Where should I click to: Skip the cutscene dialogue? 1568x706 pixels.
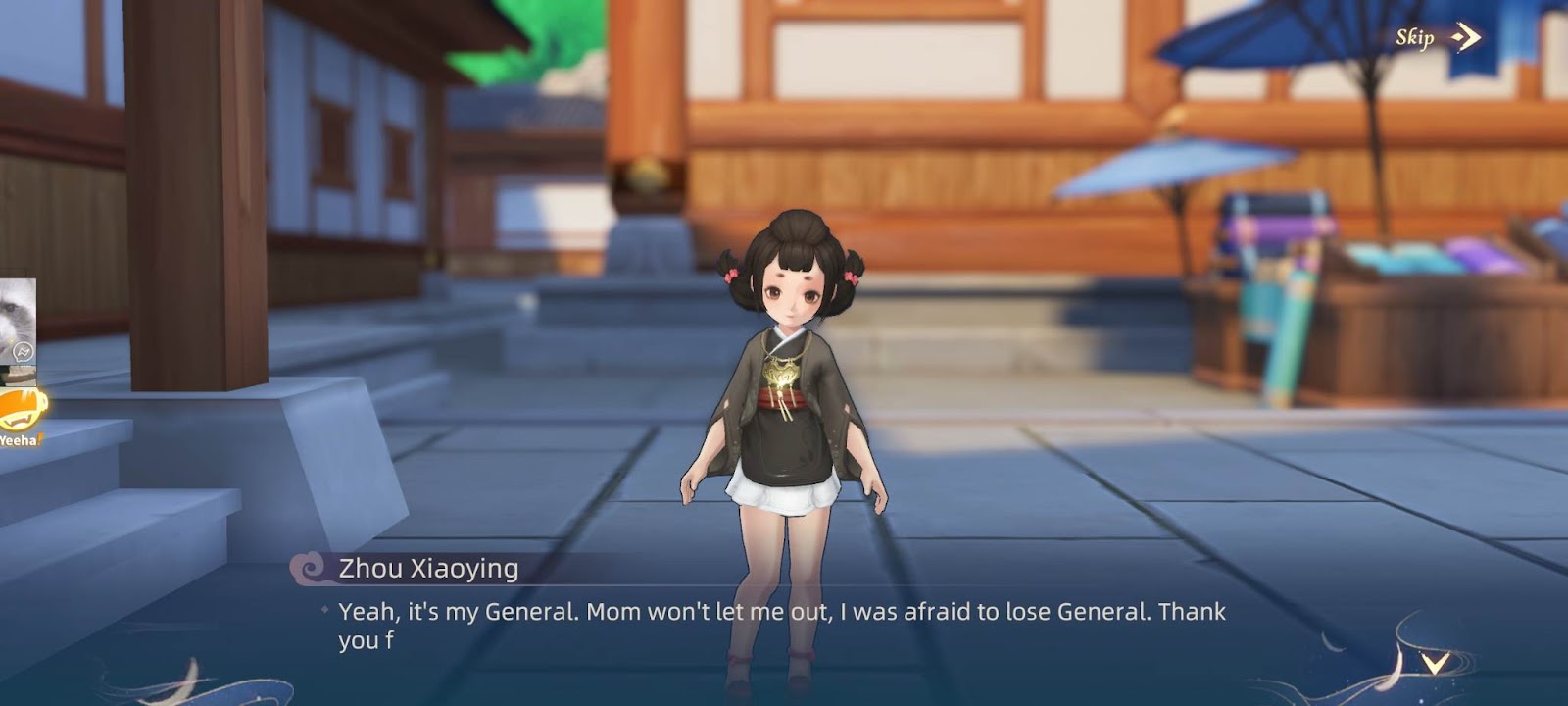tap(1437, 38)
